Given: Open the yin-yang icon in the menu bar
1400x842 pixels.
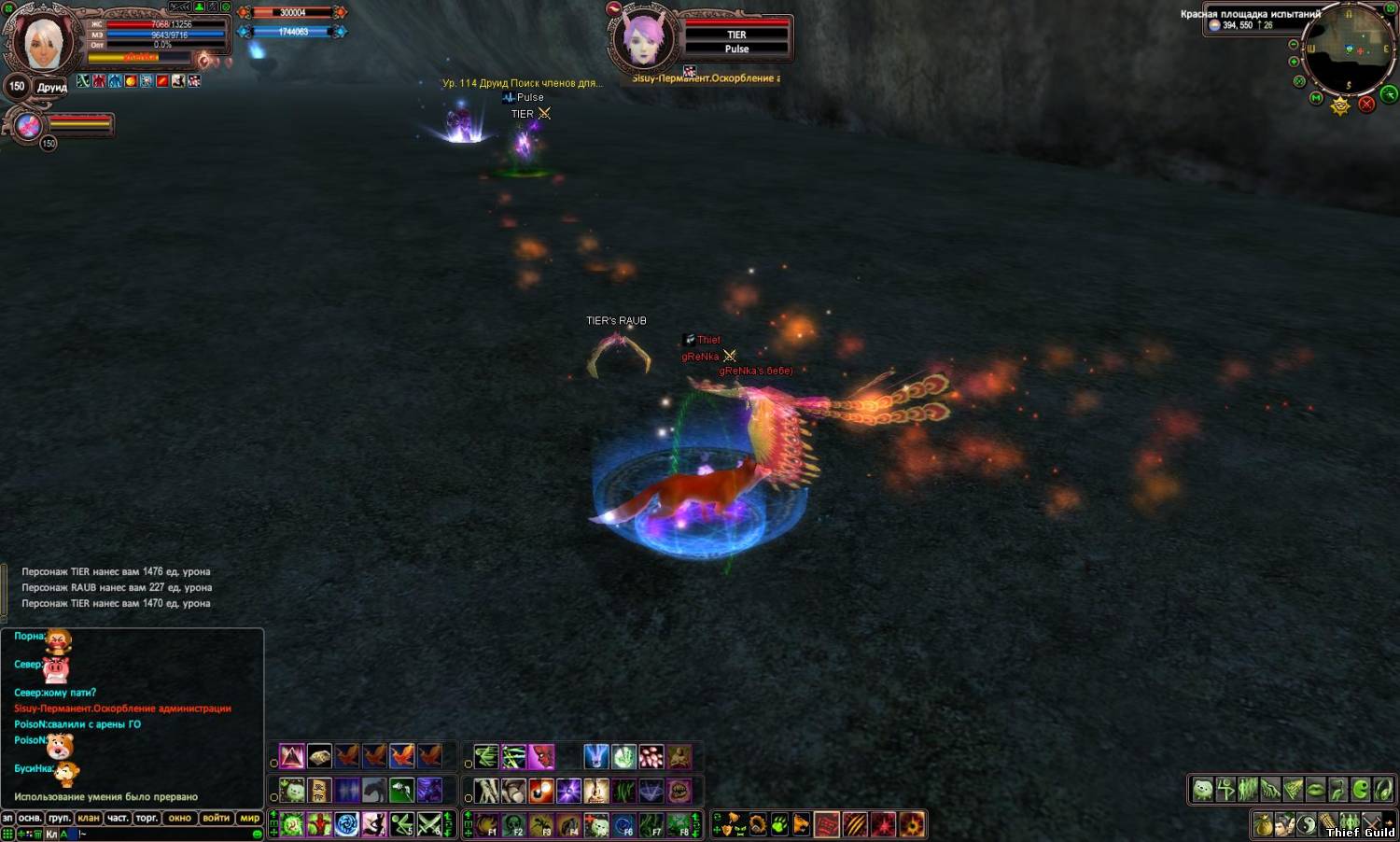Looking at the screenshot, I should point(1306,825).
